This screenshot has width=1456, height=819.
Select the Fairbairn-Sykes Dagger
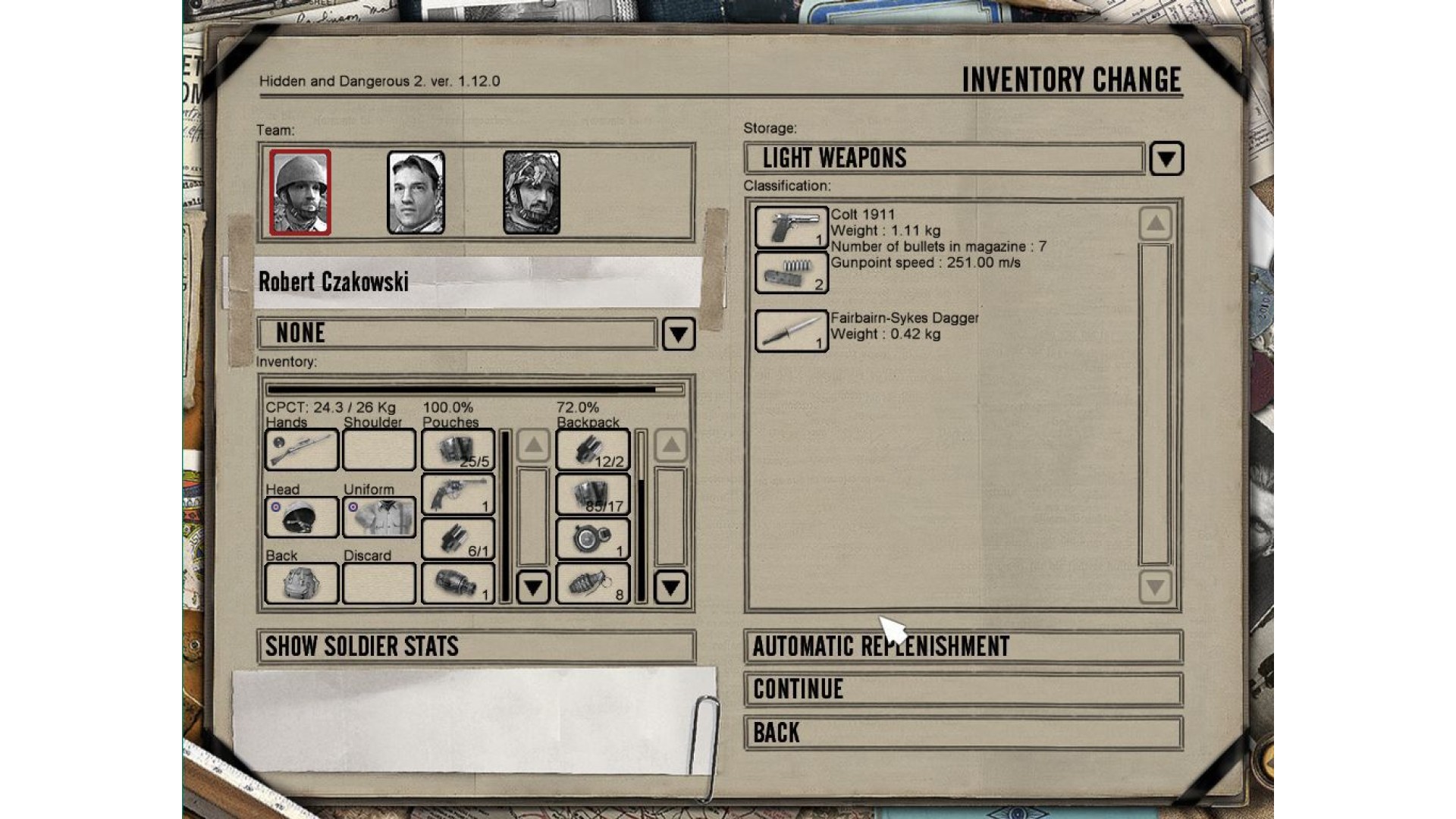791,331
